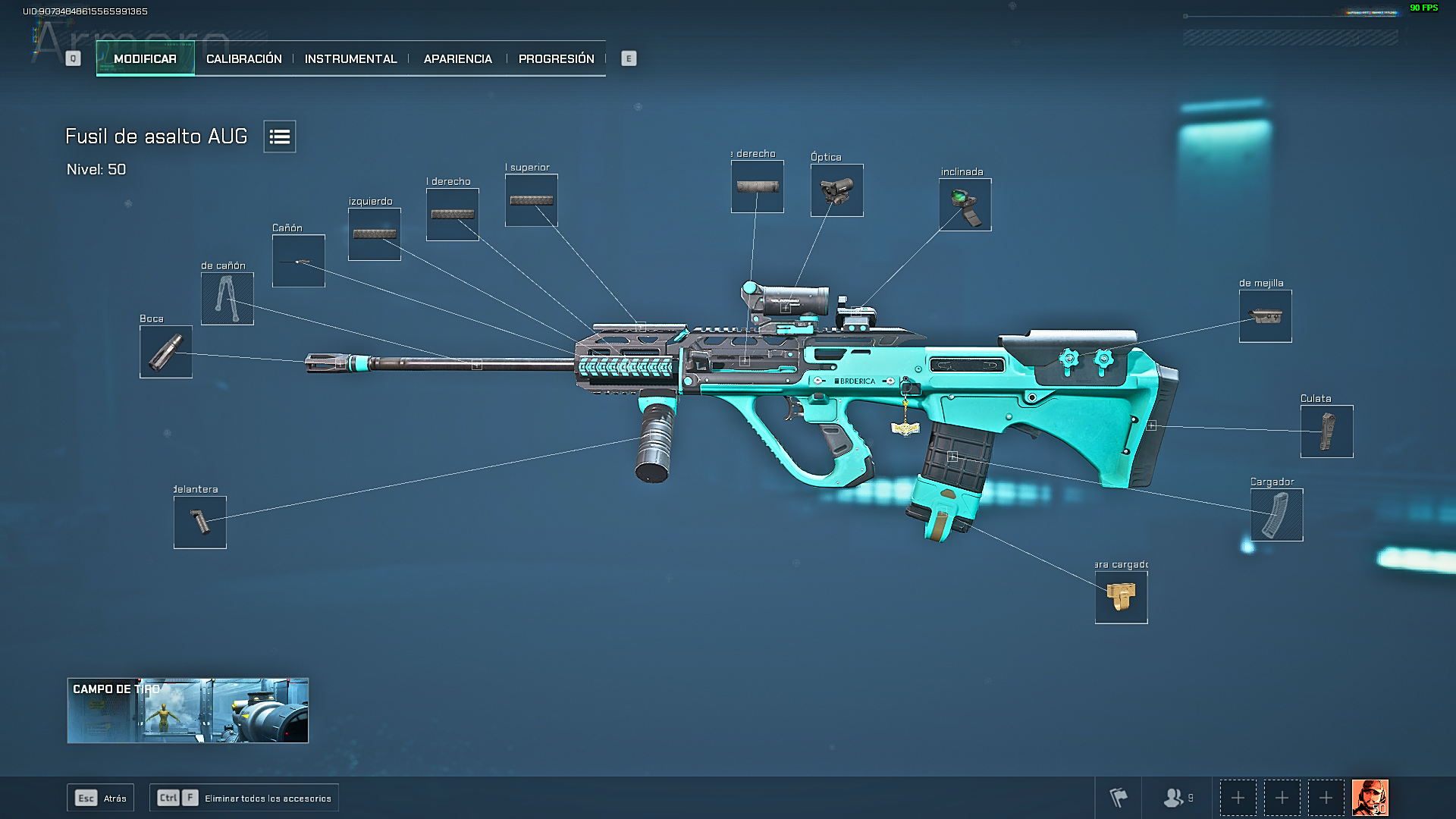The width and height of the screenshot is (1456, 819).
Task: Click Eliminar todos los accesorios
Action: coord(243,797)
